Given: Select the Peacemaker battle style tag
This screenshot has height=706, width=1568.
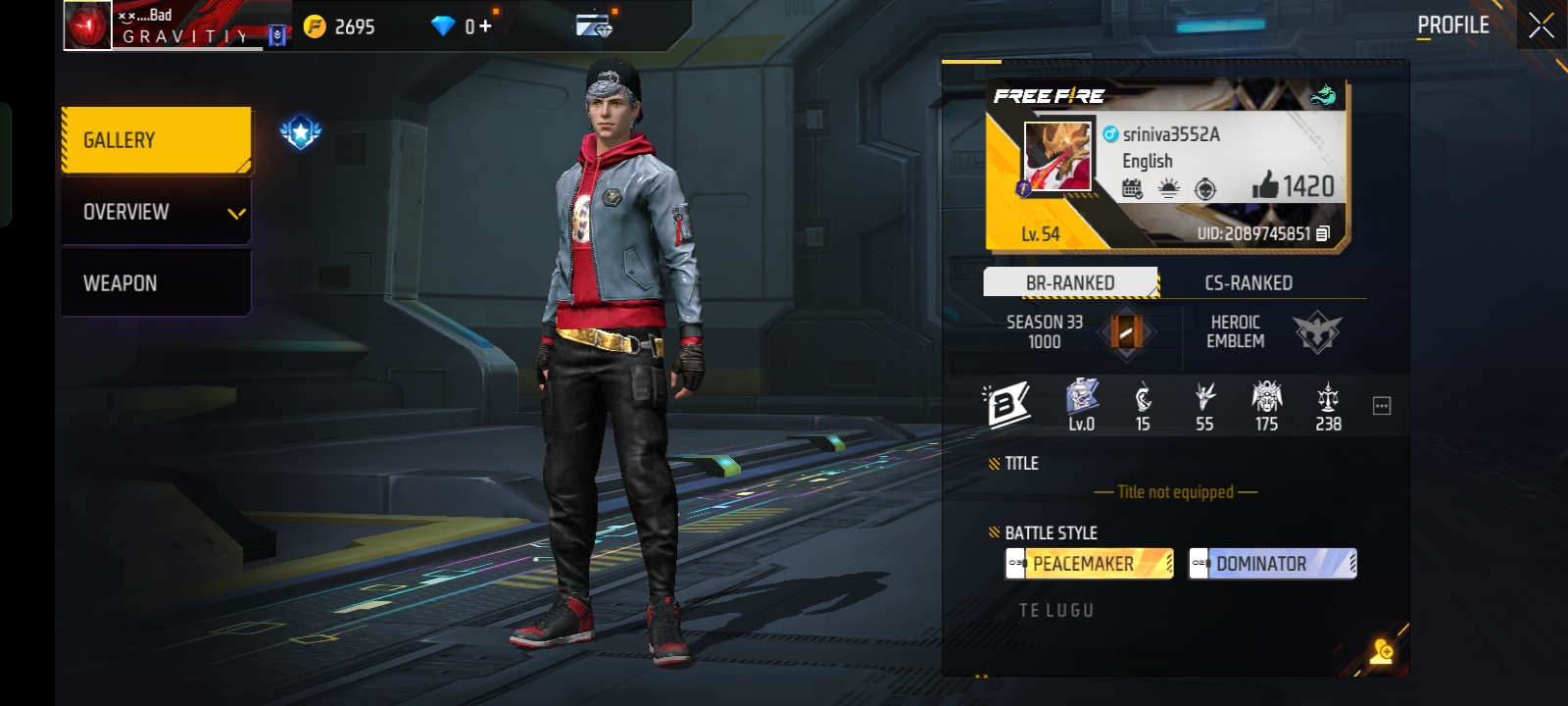Looking at the screenshot, I should (x=1089, y=564).
